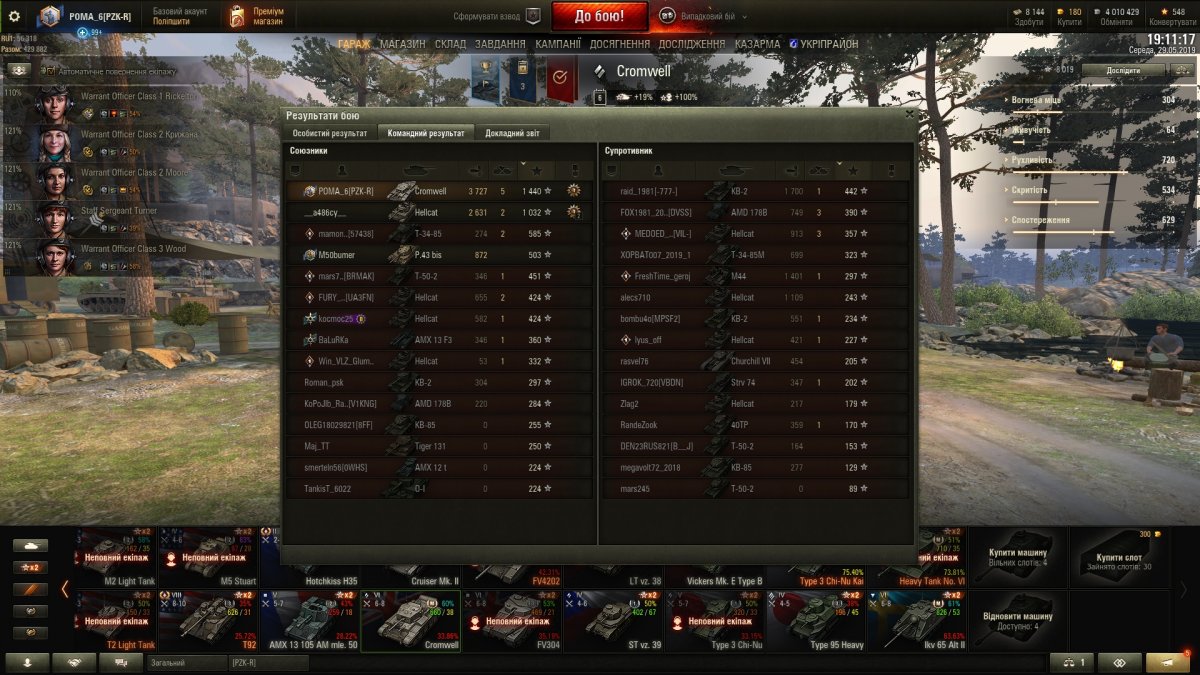Screen dimensions: 1200x675
Task: Open the ЗАВДАННЯ menu
Action: pos(500,44)
